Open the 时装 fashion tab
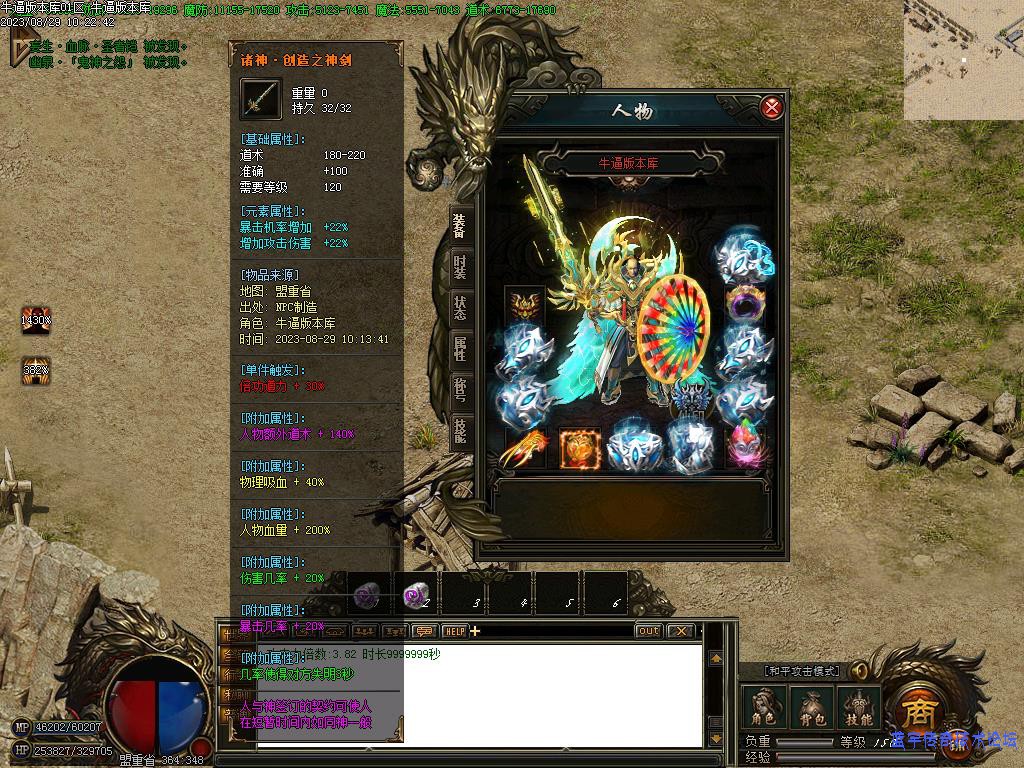 (x=459, y=267)
